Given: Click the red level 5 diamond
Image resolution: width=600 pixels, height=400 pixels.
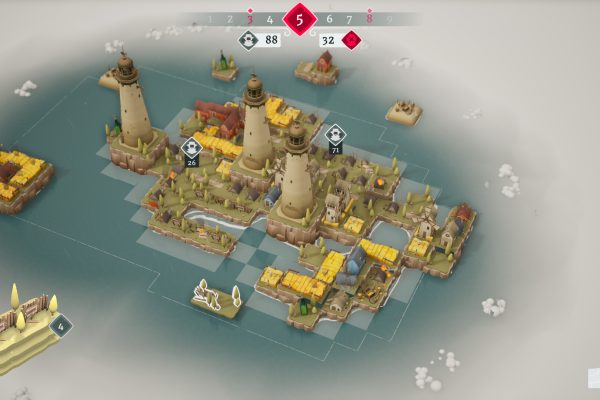Looking at the screenshot, I should pyautogui.click(x=298, y=17).
